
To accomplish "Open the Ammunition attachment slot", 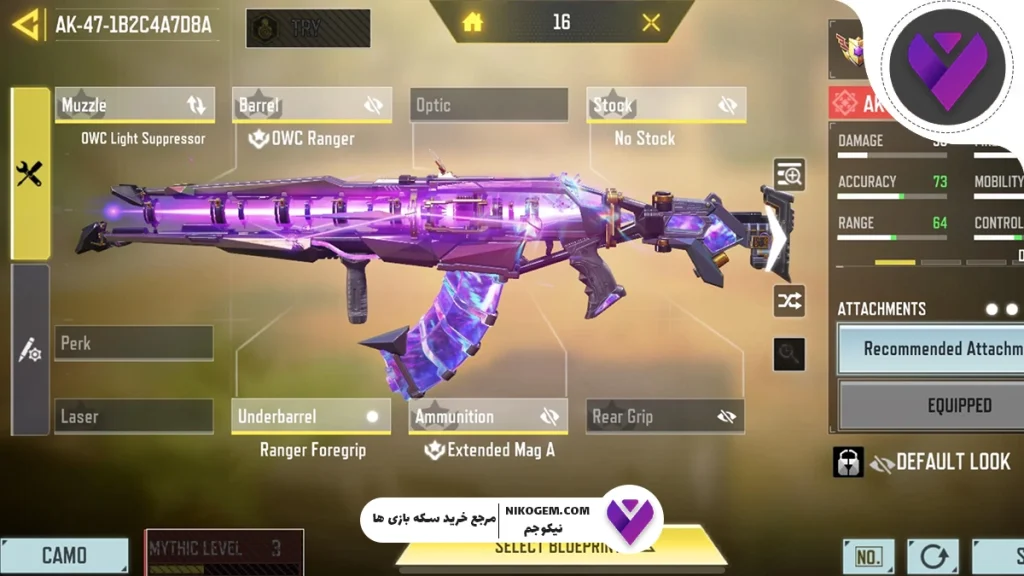I will click(489, 416).
